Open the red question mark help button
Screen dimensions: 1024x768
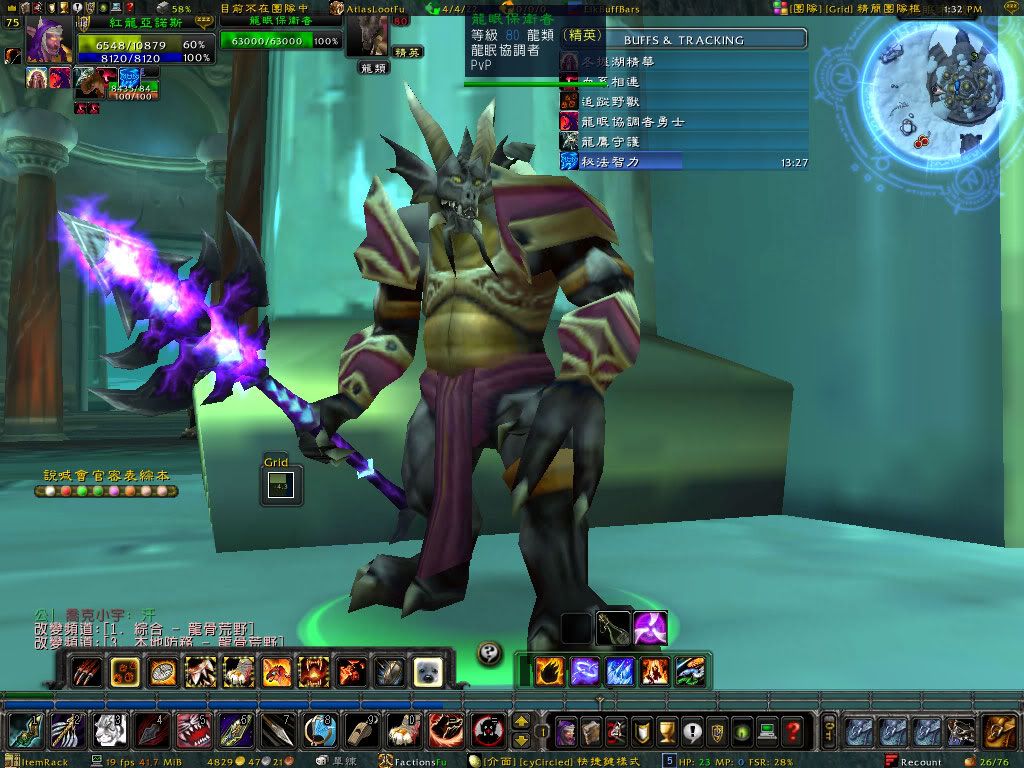click(793, 732)
